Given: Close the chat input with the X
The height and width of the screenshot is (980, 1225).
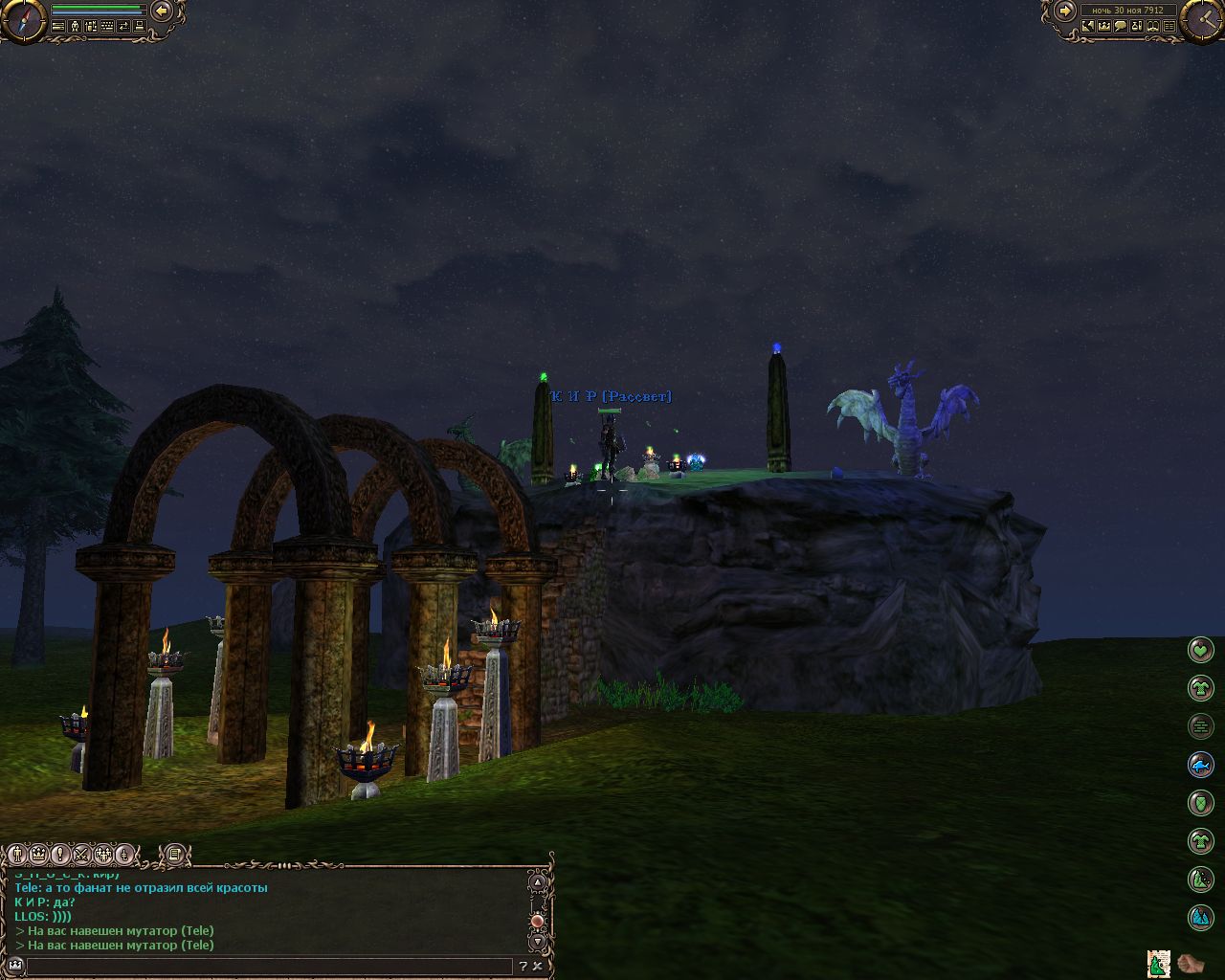Looking at the screenshot, I should pos(538,967).
